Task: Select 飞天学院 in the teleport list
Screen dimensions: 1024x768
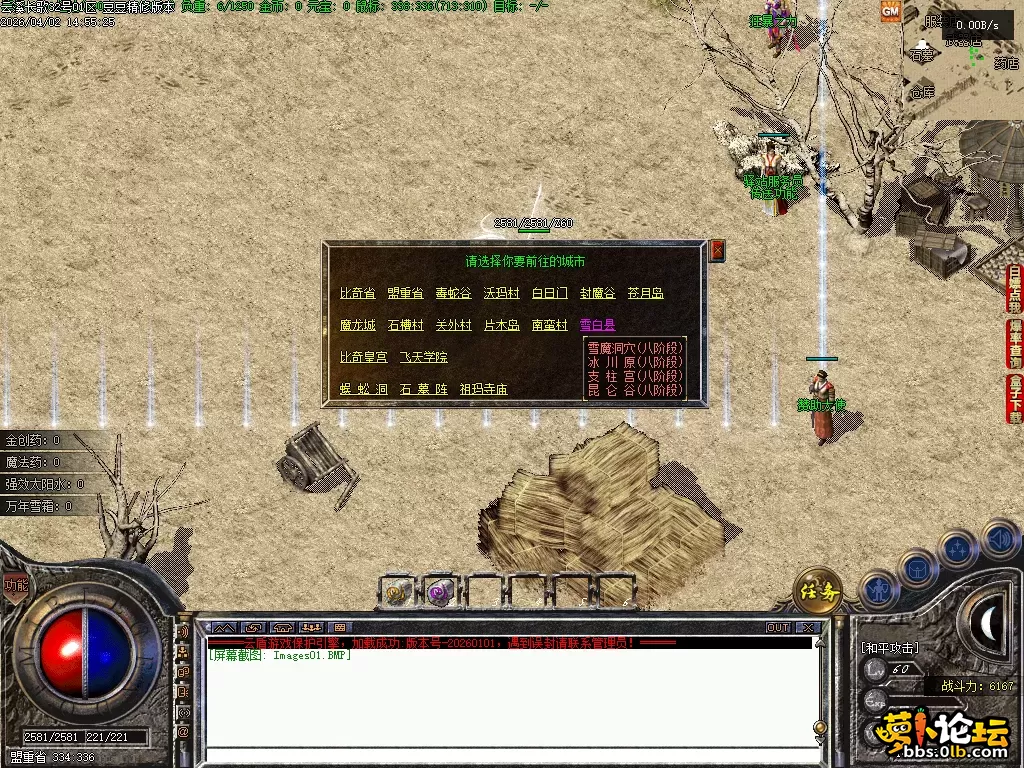Action: tap(424, 357)
